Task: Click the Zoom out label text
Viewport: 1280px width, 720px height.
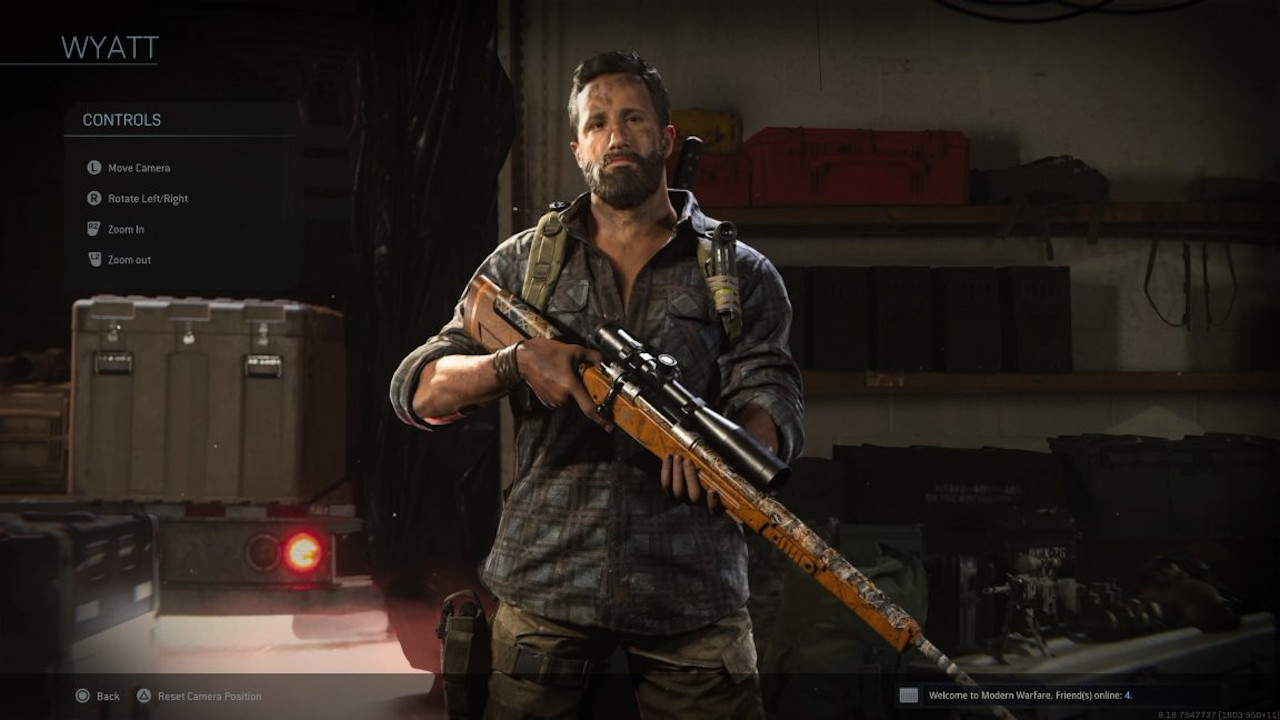Action: [128, 259]
